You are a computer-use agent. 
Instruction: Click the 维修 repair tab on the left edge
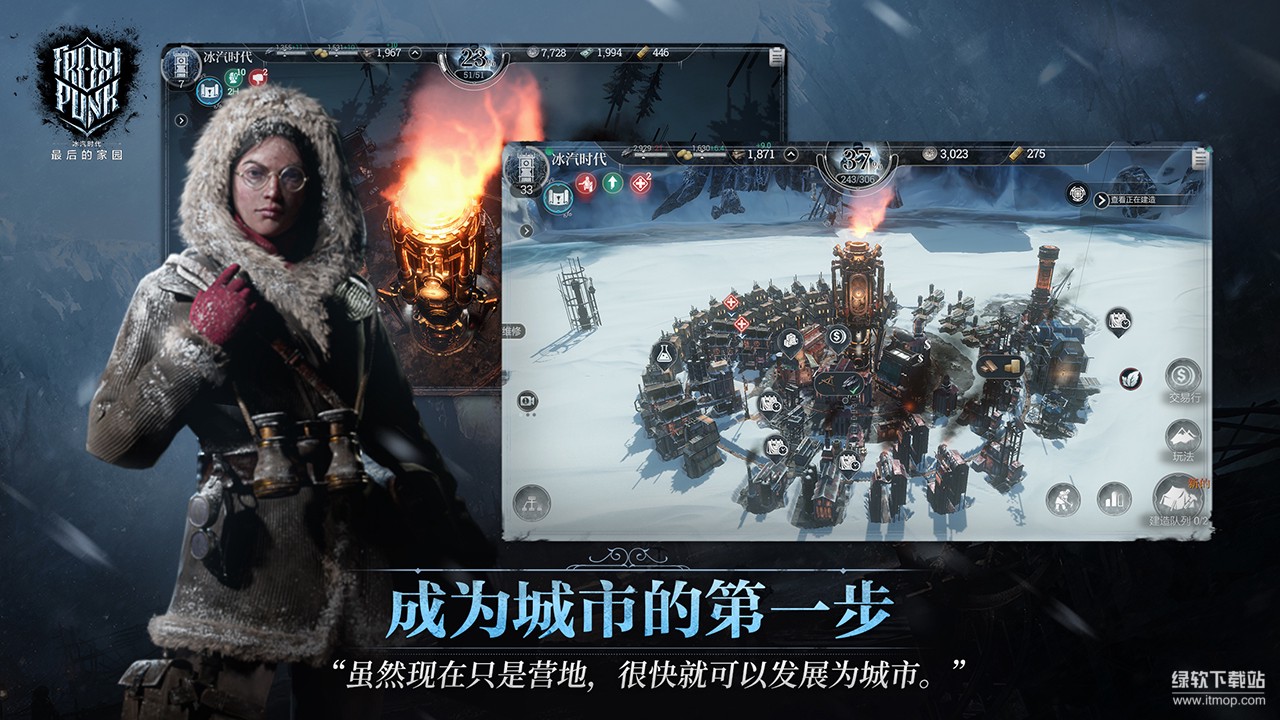point(512,331)
